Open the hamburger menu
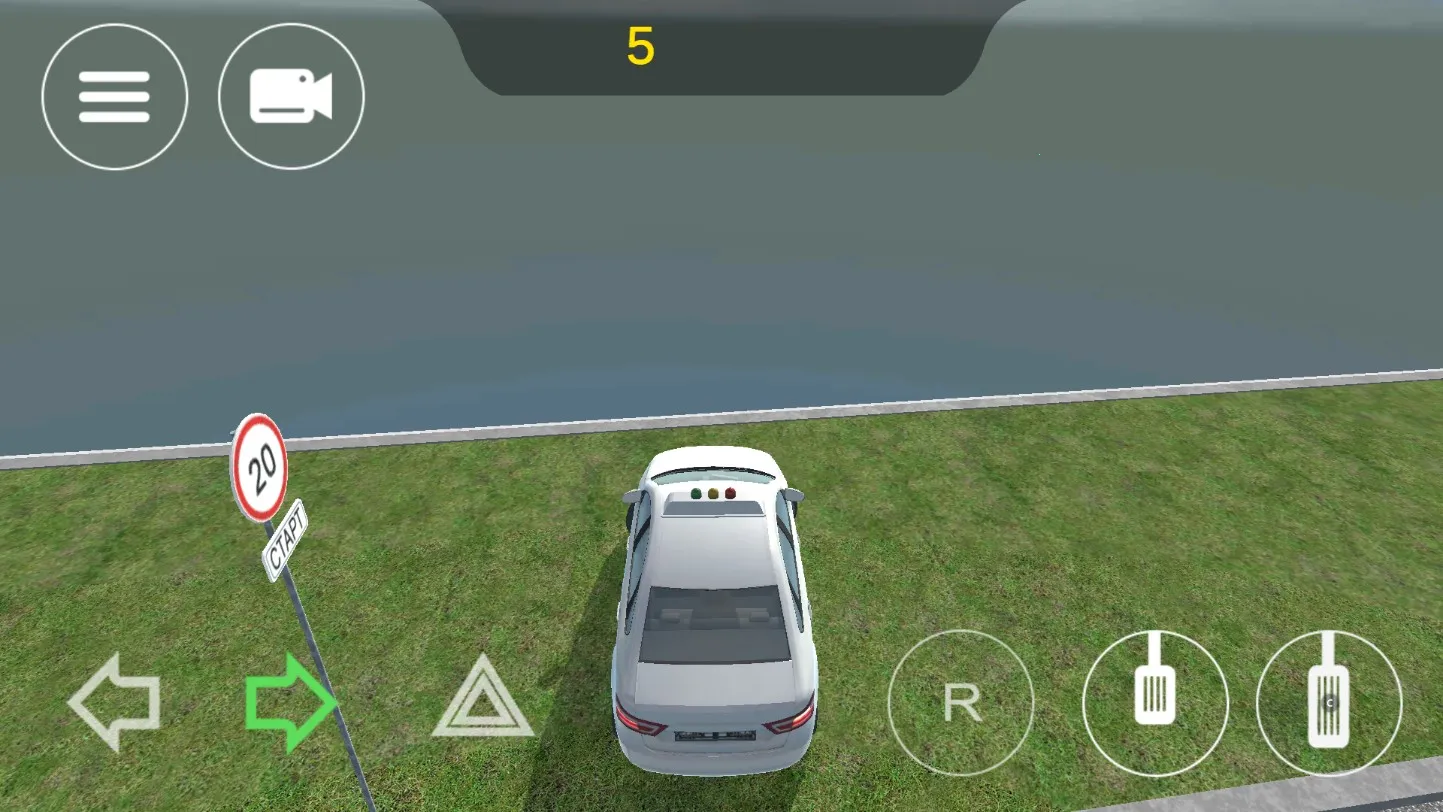This screenshot has height=812, width=1443. coord(114,97)
